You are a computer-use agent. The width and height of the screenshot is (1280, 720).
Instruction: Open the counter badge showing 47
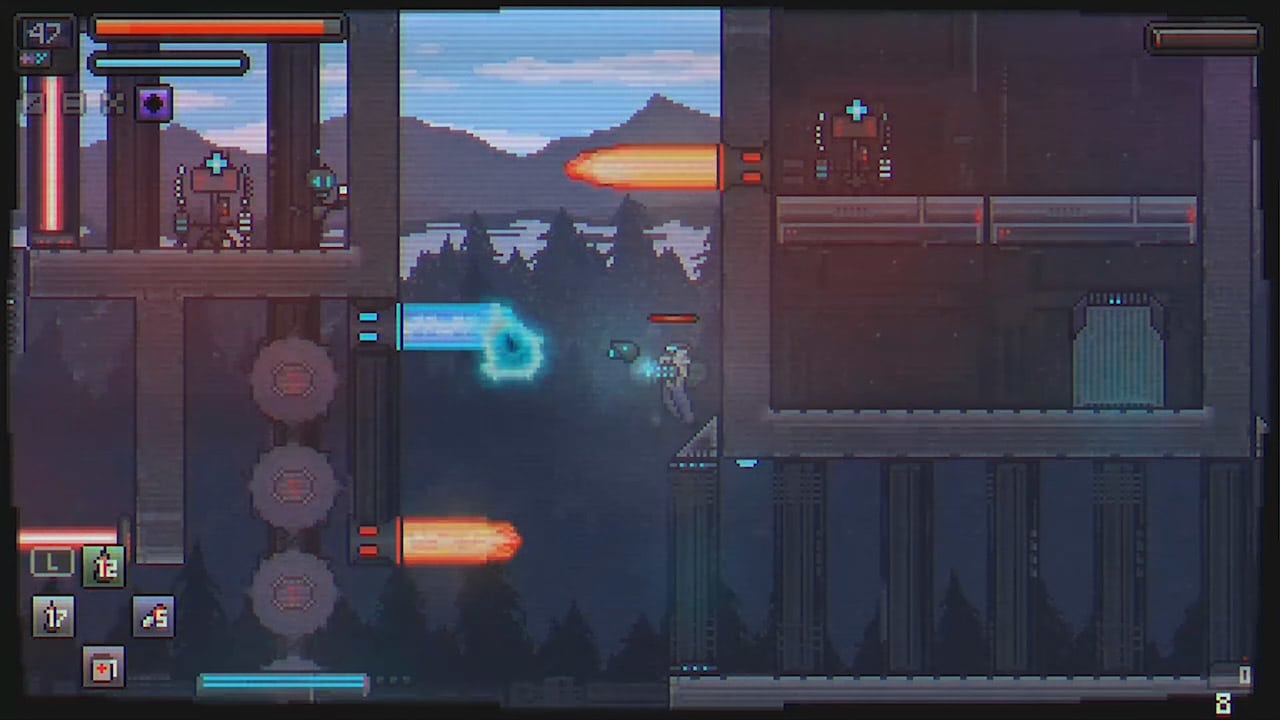coord(43,31)
